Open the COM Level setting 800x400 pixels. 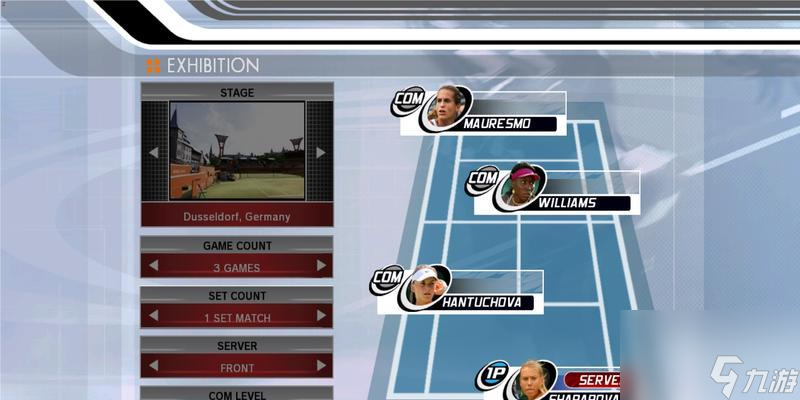[236, 394]
